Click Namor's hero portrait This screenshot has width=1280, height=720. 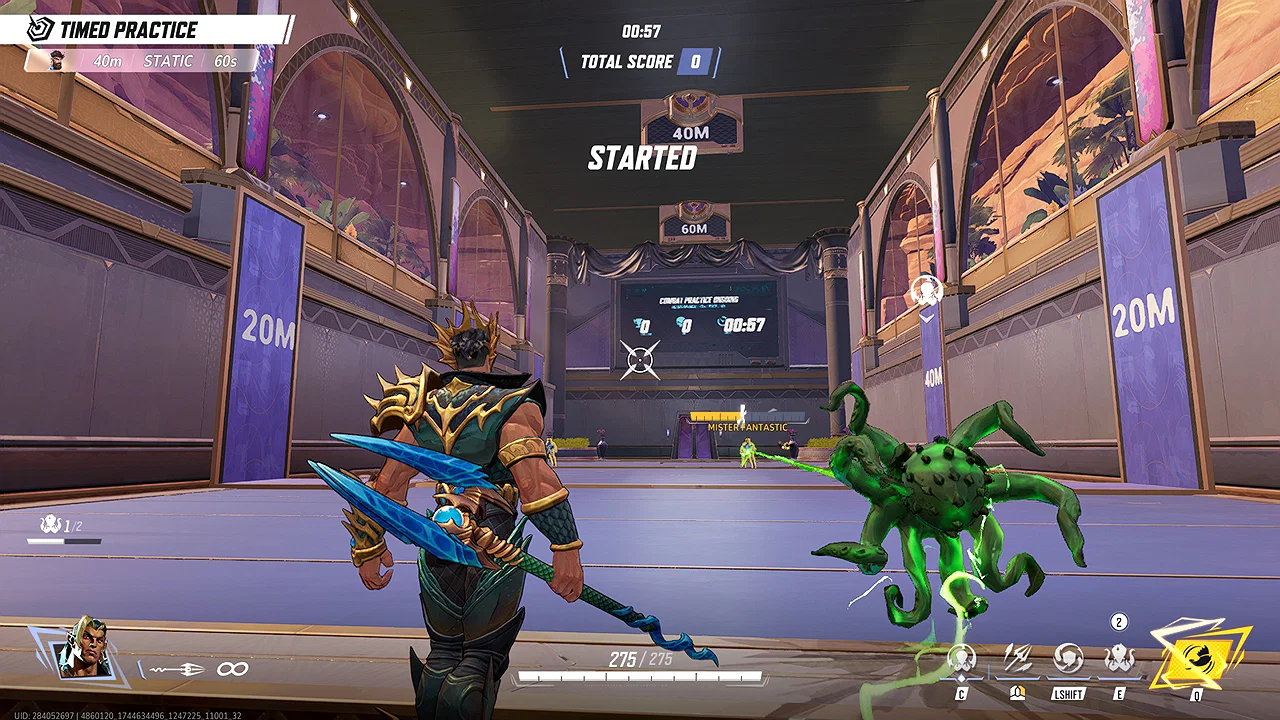pos(83,648)
